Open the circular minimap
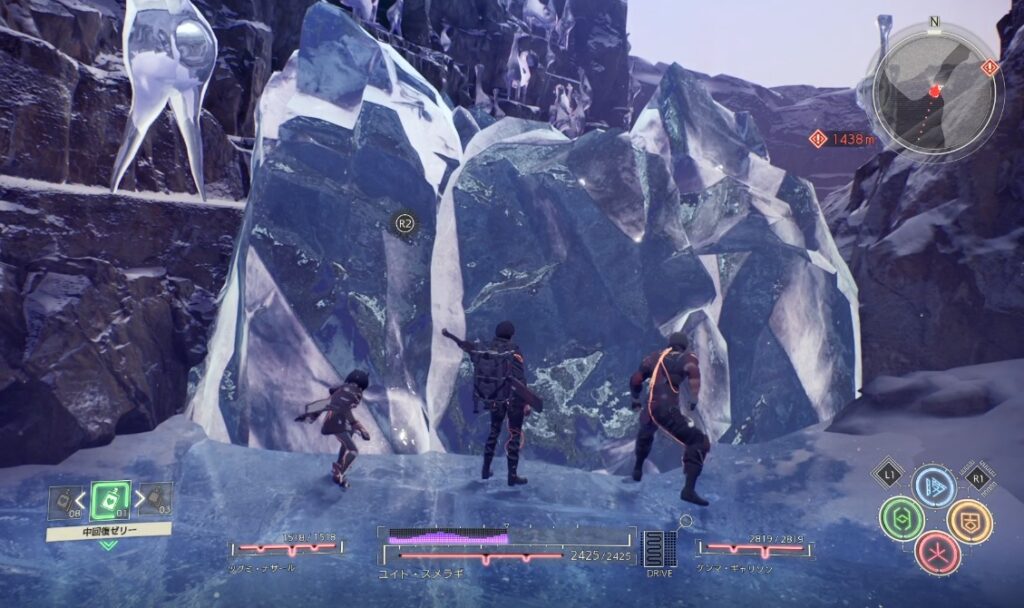The height and width of the screenshot is (608, 1024). pos(935,92)
